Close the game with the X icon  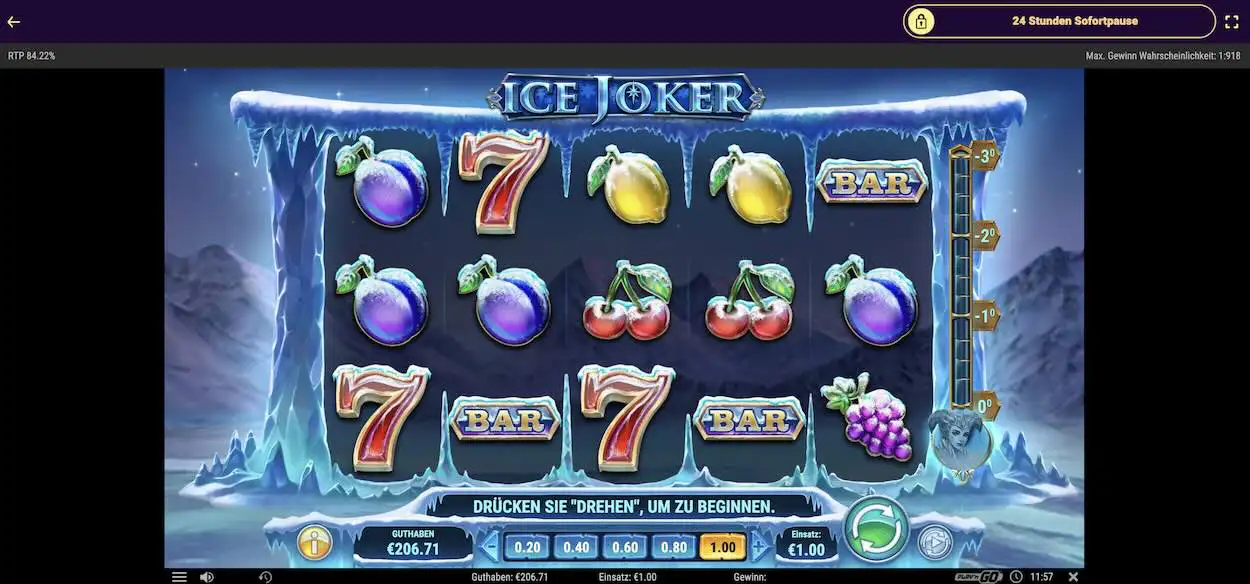(1073, 577)
